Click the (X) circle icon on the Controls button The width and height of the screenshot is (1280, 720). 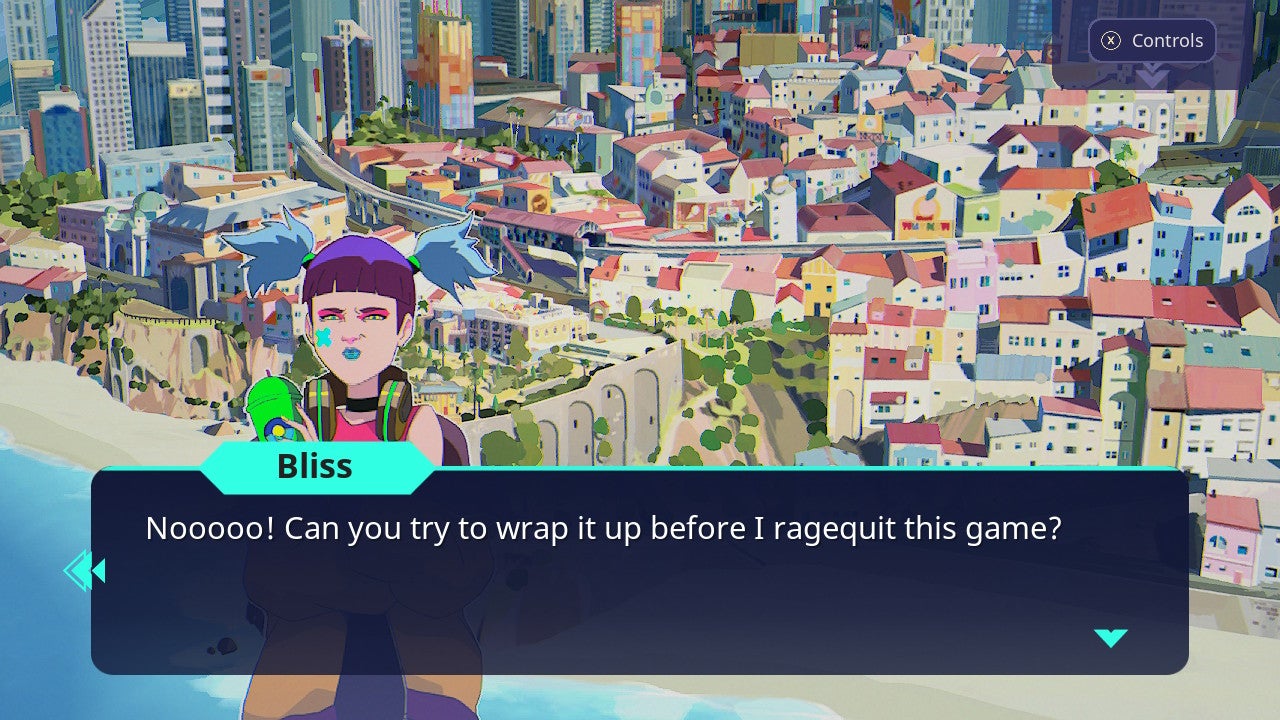coord(1109,41)
